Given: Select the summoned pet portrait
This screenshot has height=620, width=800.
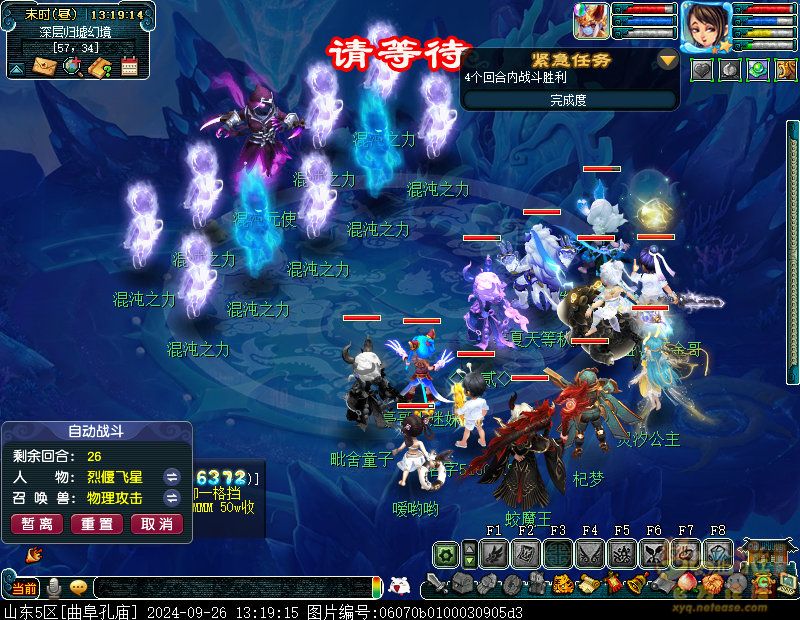Looking at the screenshot, I should click(x=590, y=22).
